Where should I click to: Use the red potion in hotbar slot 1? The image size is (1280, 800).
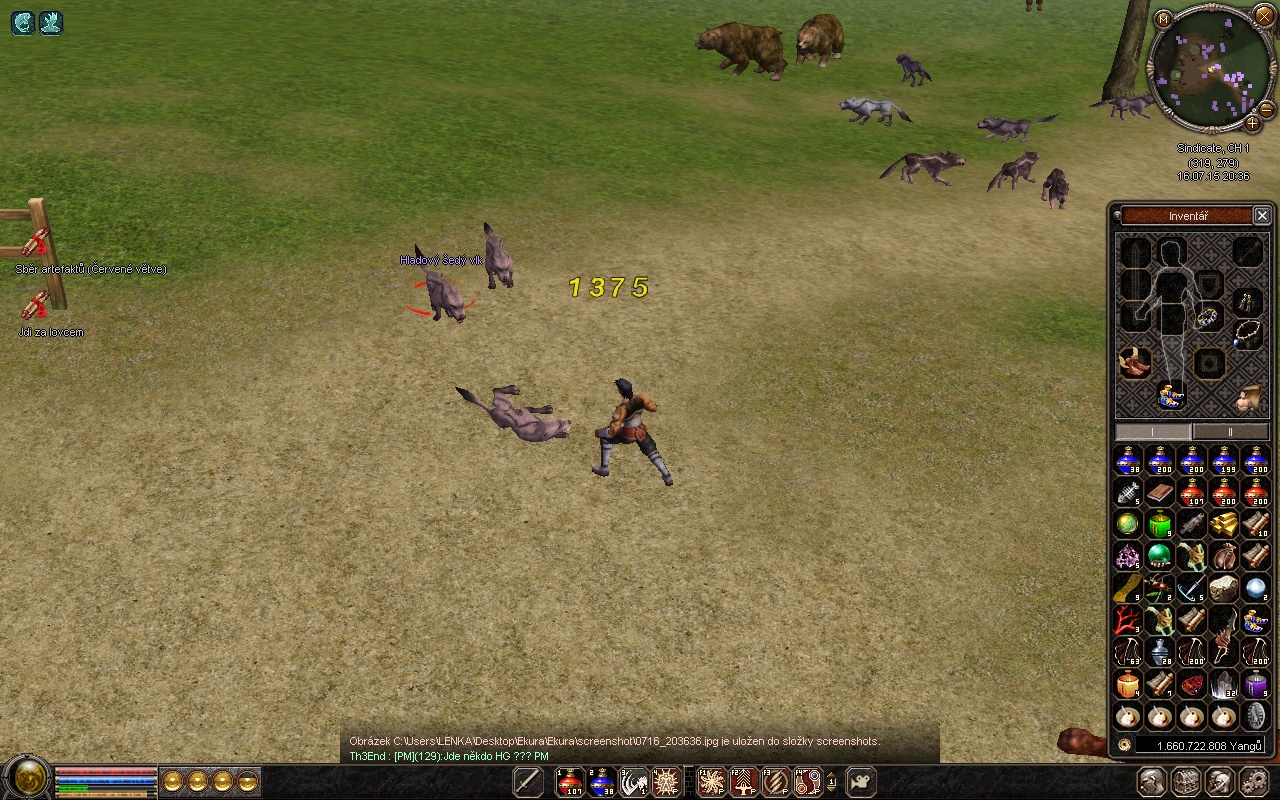coord(570,782)
